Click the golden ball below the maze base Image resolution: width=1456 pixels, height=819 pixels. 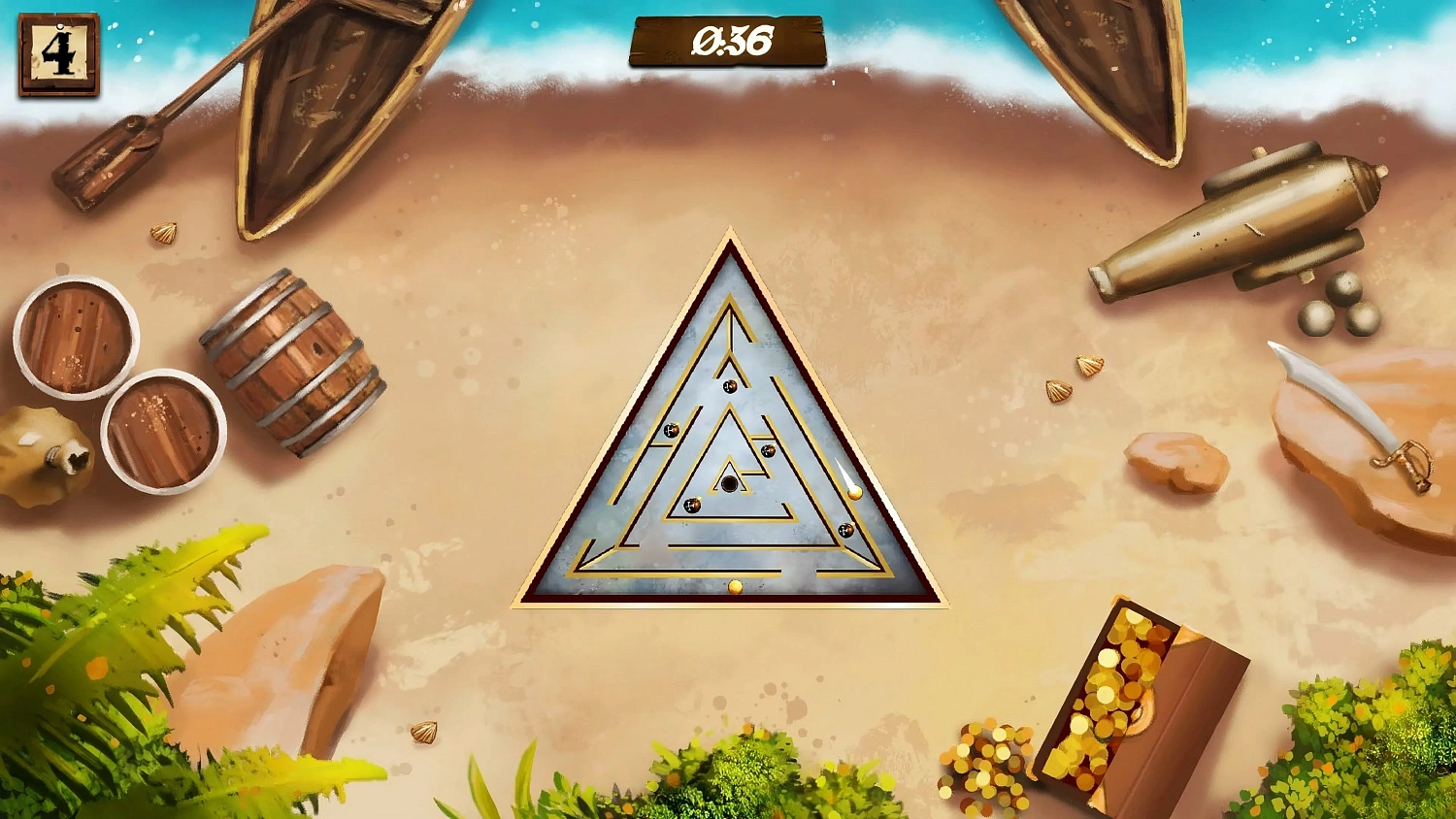click(736, 586)
